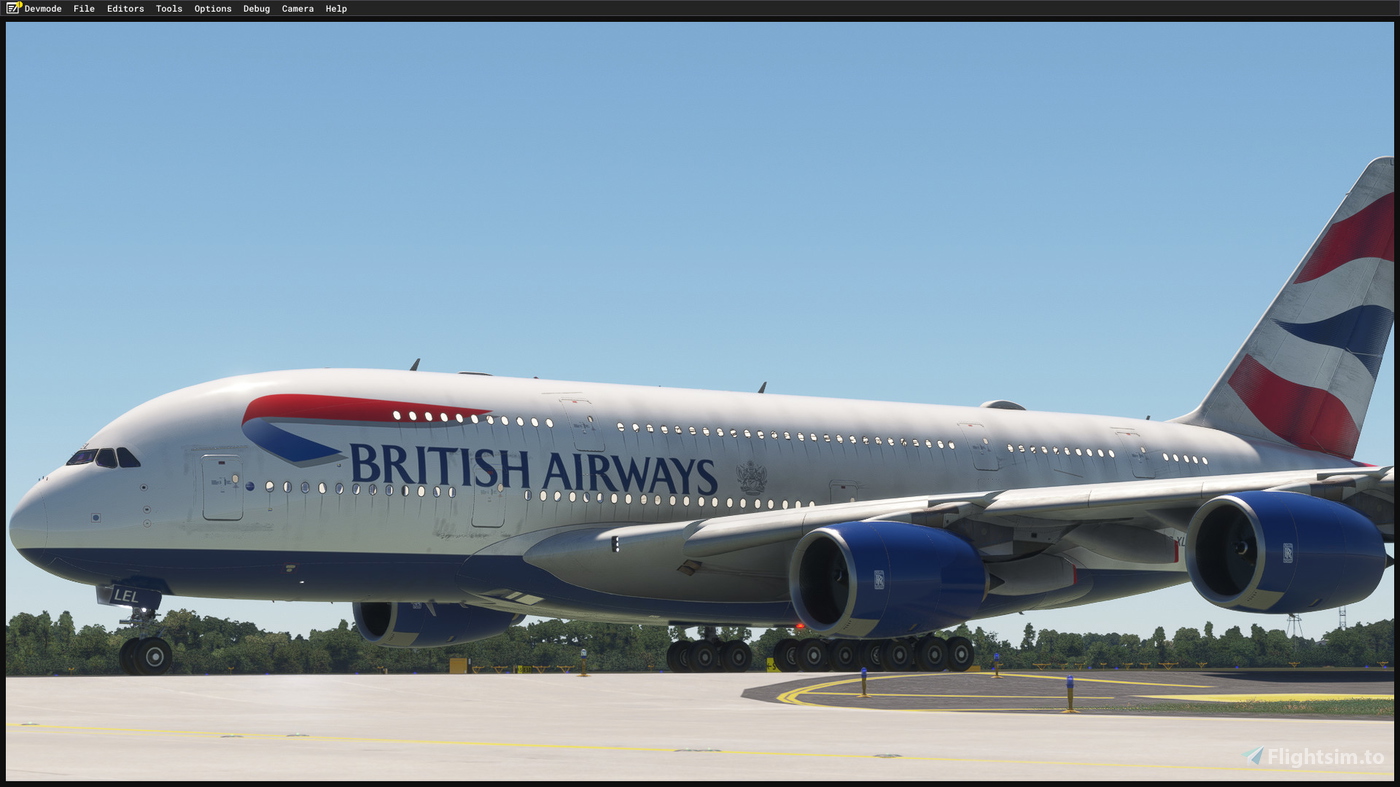Expand the Camera menu options
This screenshot has height=787, width=1400.
(x=297, y=8)
